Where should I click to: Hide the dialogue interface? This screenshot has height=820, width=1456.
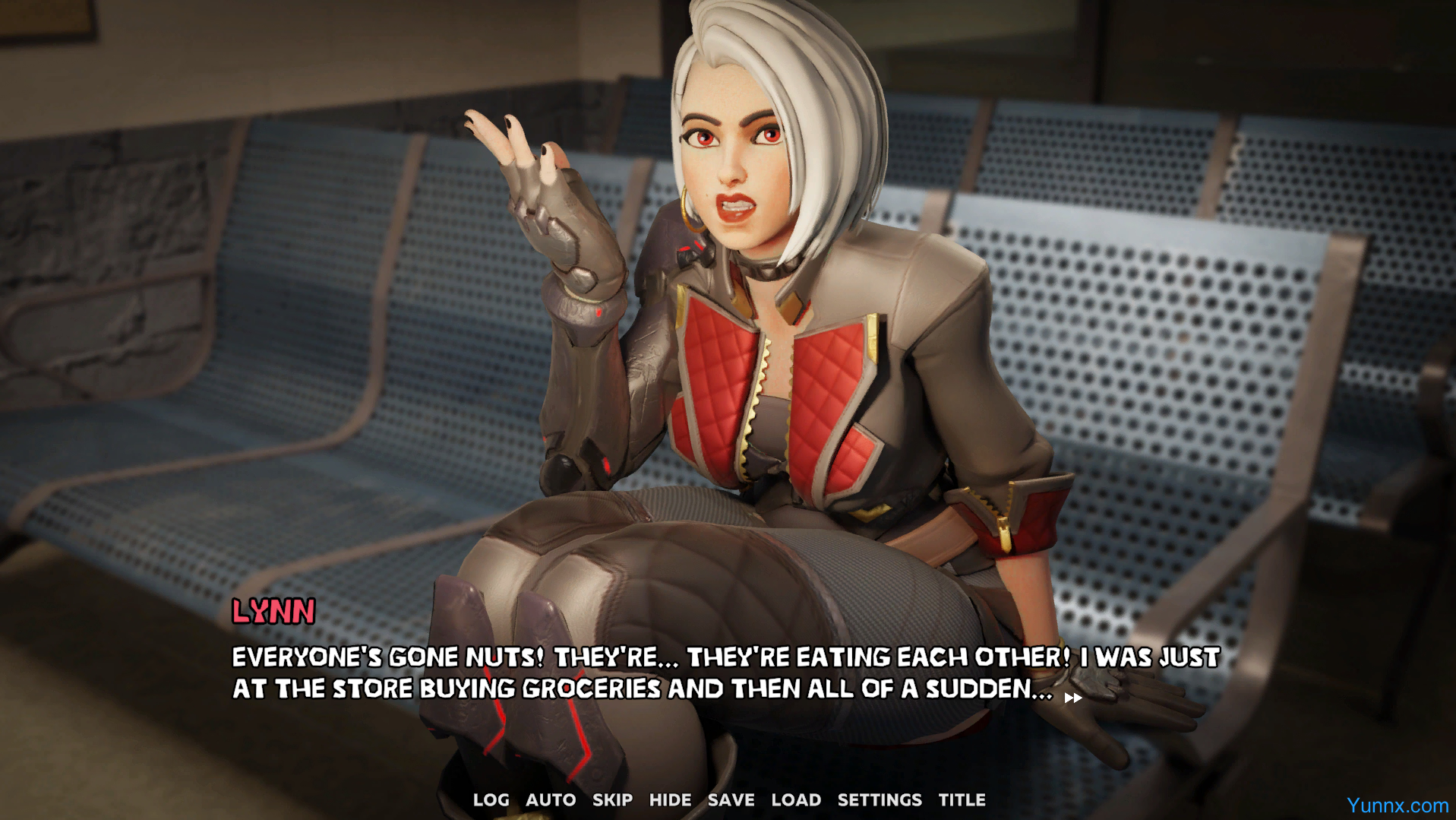click(670, 799)
